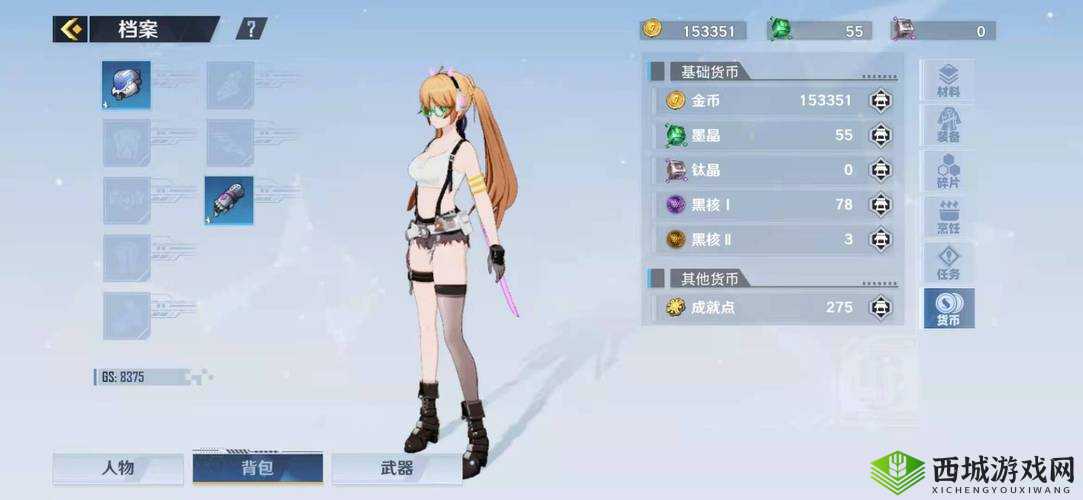Click the hexagon button beside 墨晶
Screen dimensions: 1083x500
(880, 135)
